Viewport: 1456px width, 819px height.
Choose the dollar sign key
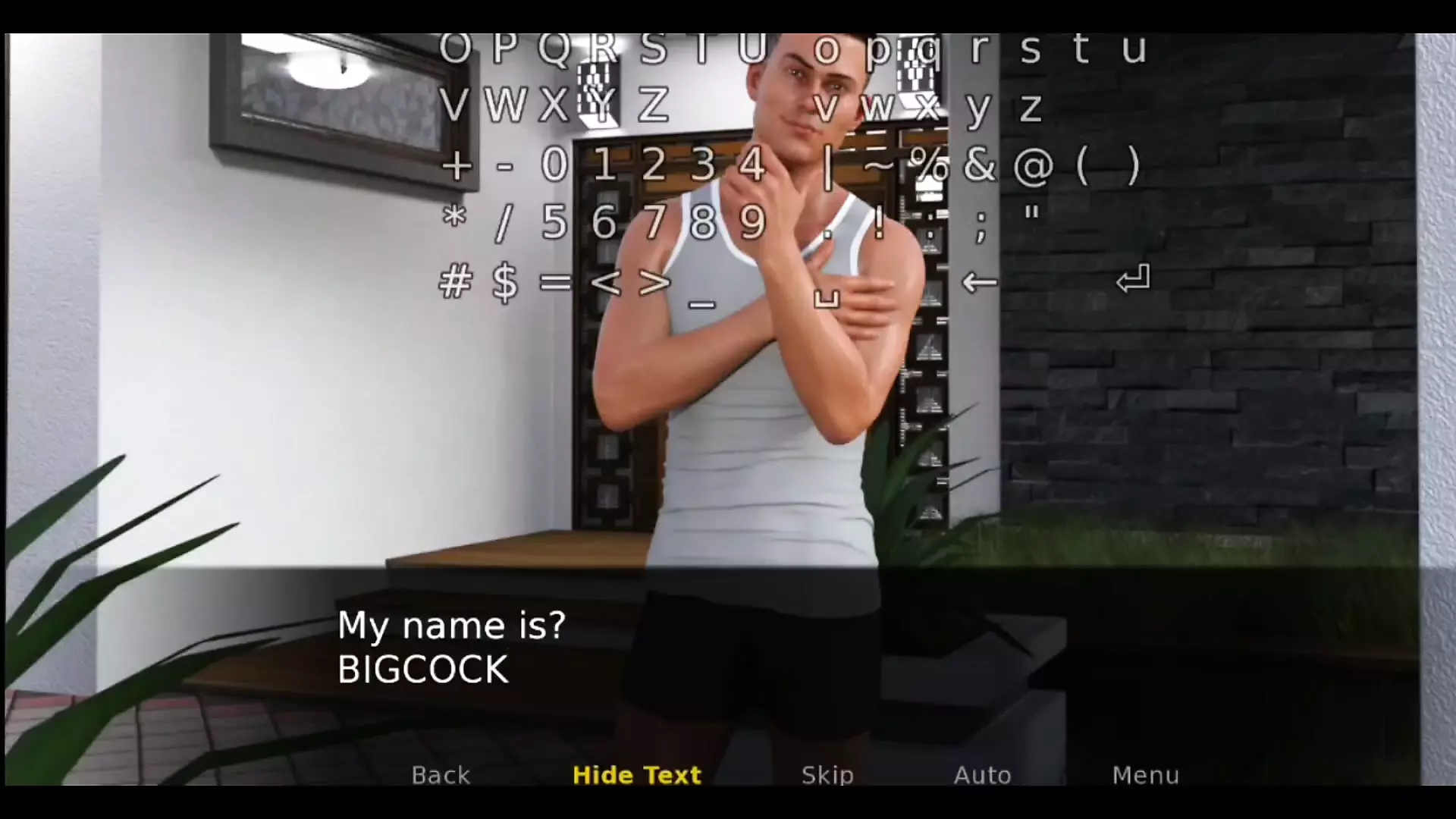505,283
